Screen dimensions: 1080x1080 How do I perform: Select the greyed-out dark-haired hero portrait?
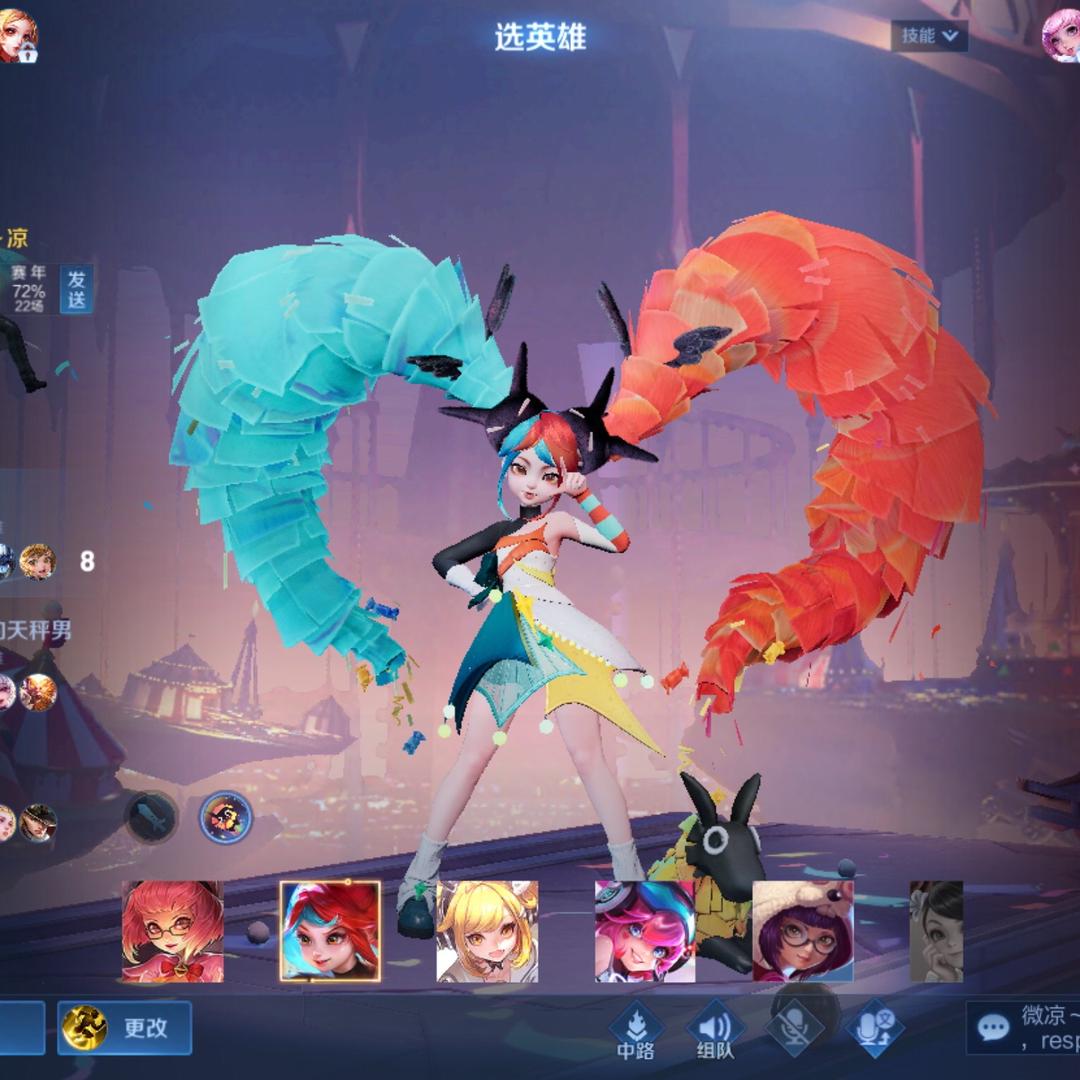936,931
